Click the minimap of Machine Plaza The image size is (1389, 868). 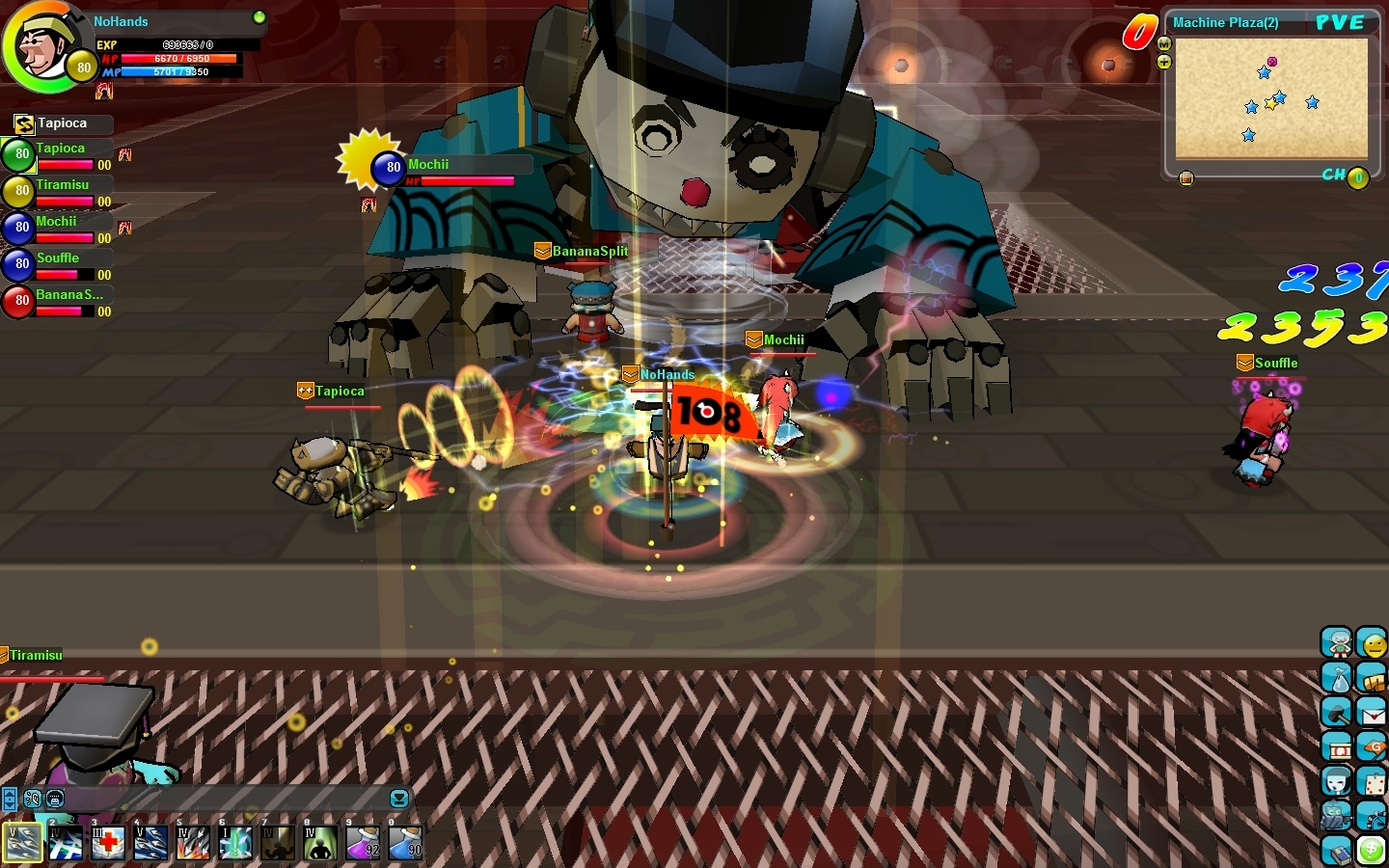point(1271,97)
